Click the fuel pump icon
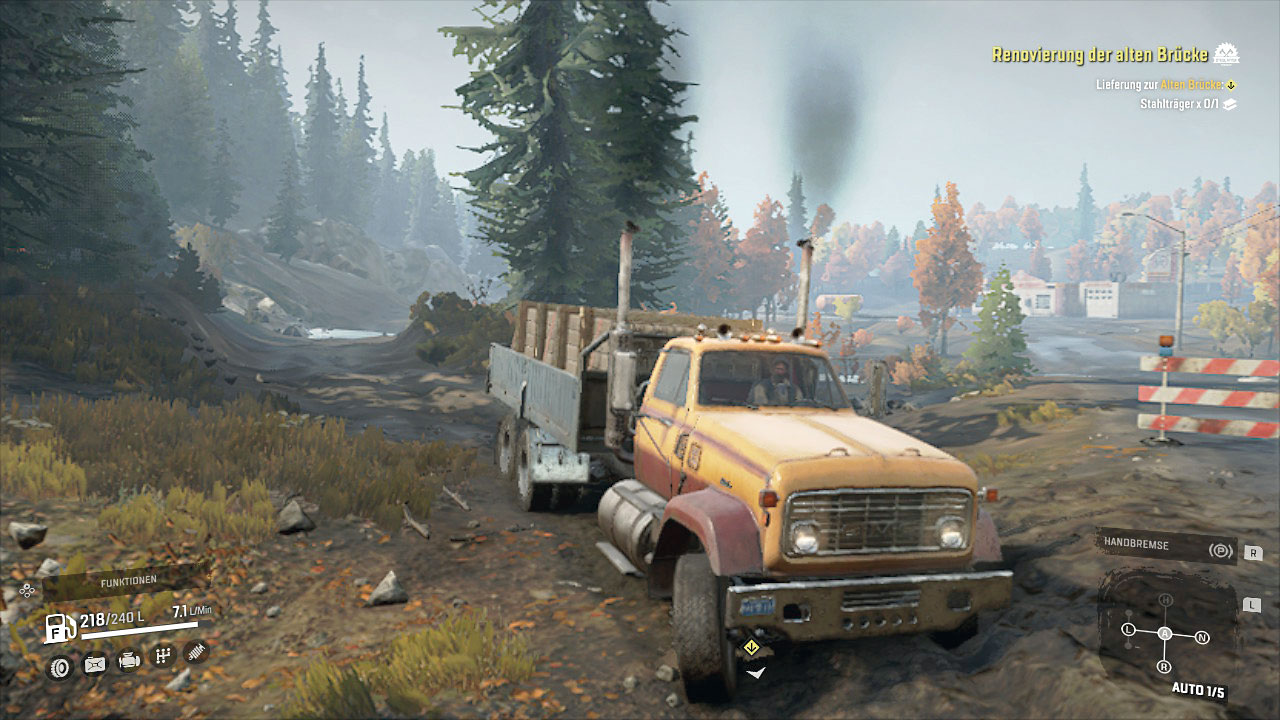Viewport: 1280px width, 720px height. [x=59, y=628]
